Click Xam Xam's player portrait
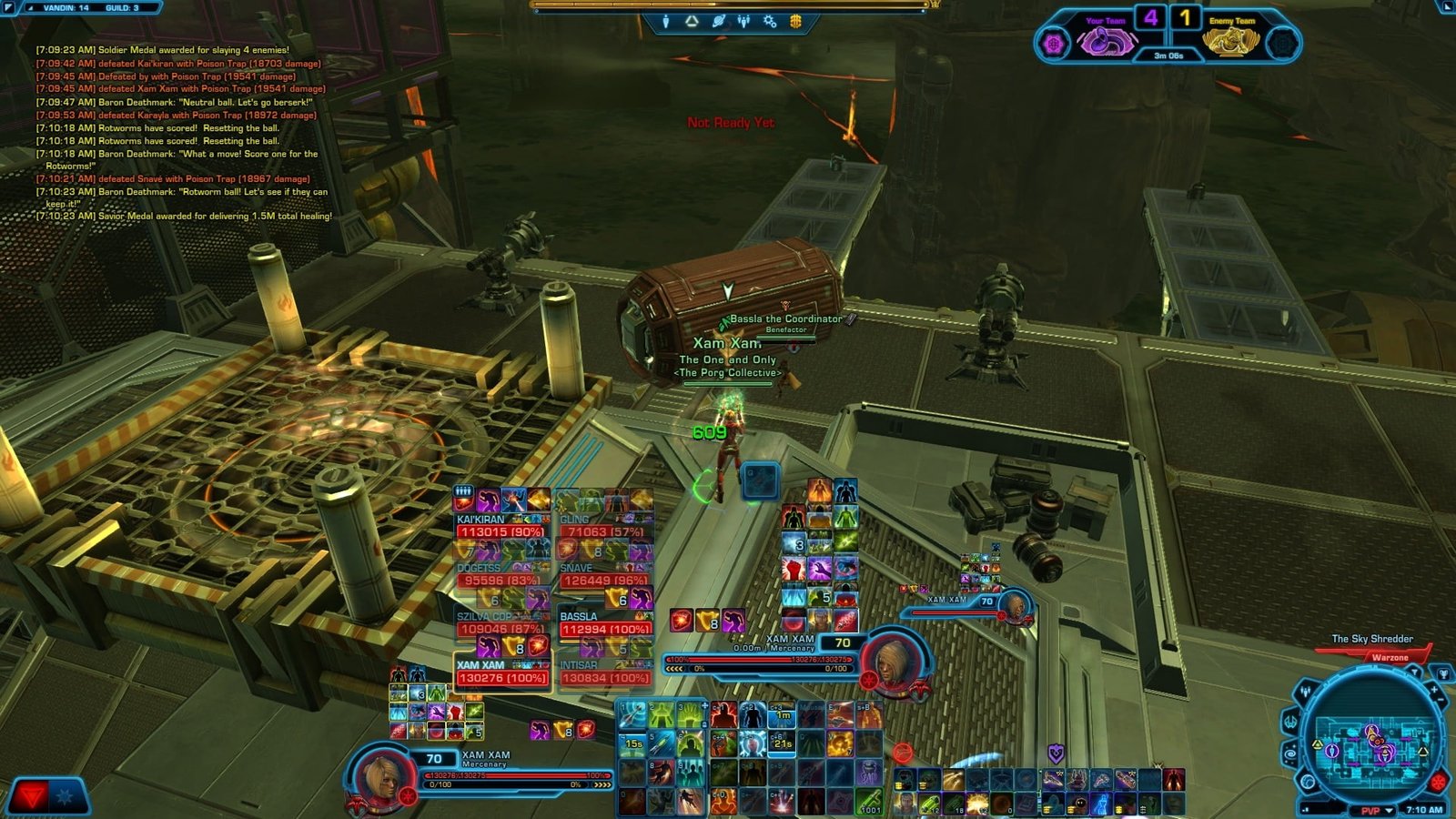 (x=377, y=776)
